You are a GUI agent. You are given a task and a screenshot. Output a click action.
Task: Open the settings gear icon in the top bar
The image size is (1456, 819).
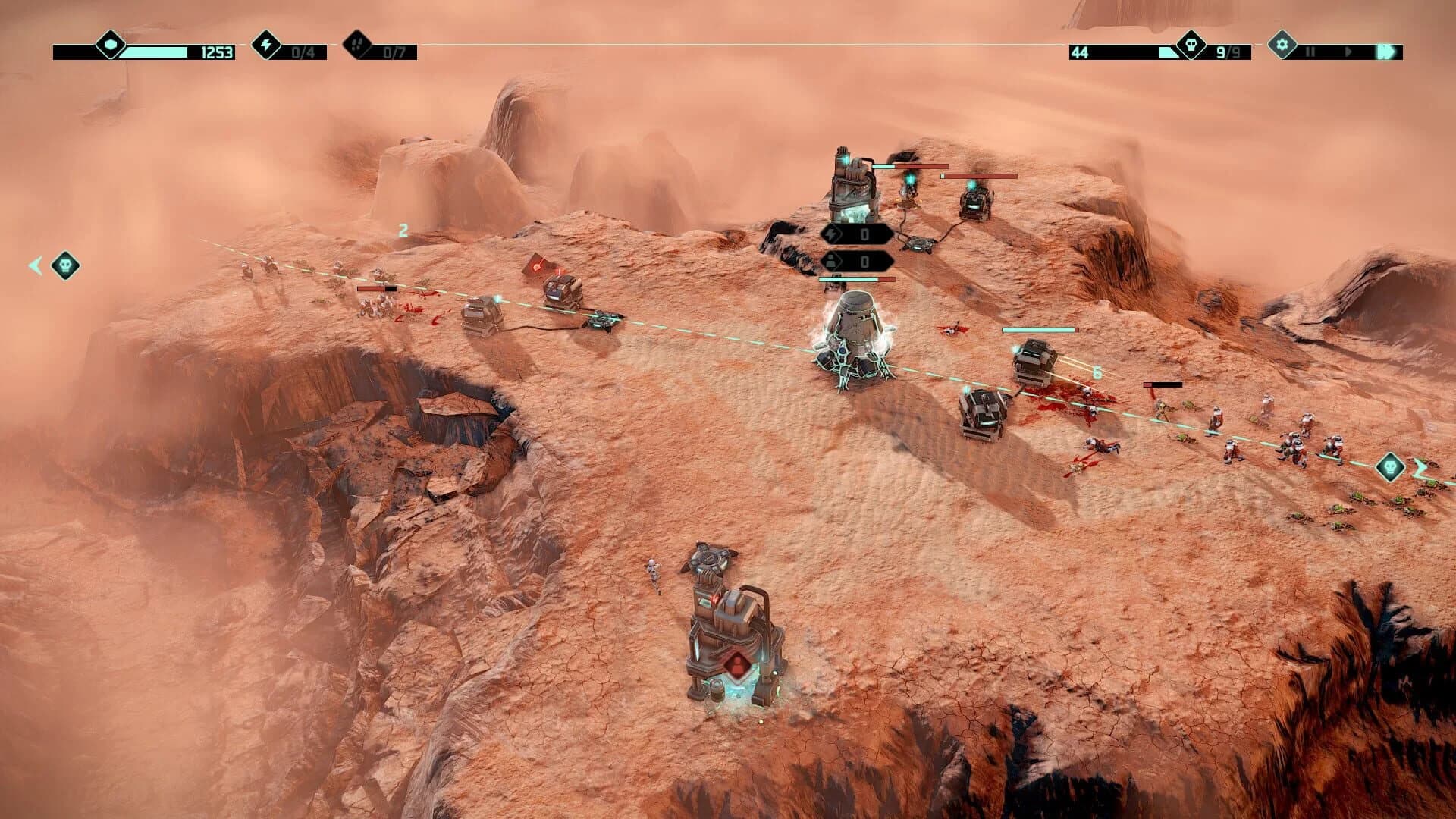(1282, 47)
